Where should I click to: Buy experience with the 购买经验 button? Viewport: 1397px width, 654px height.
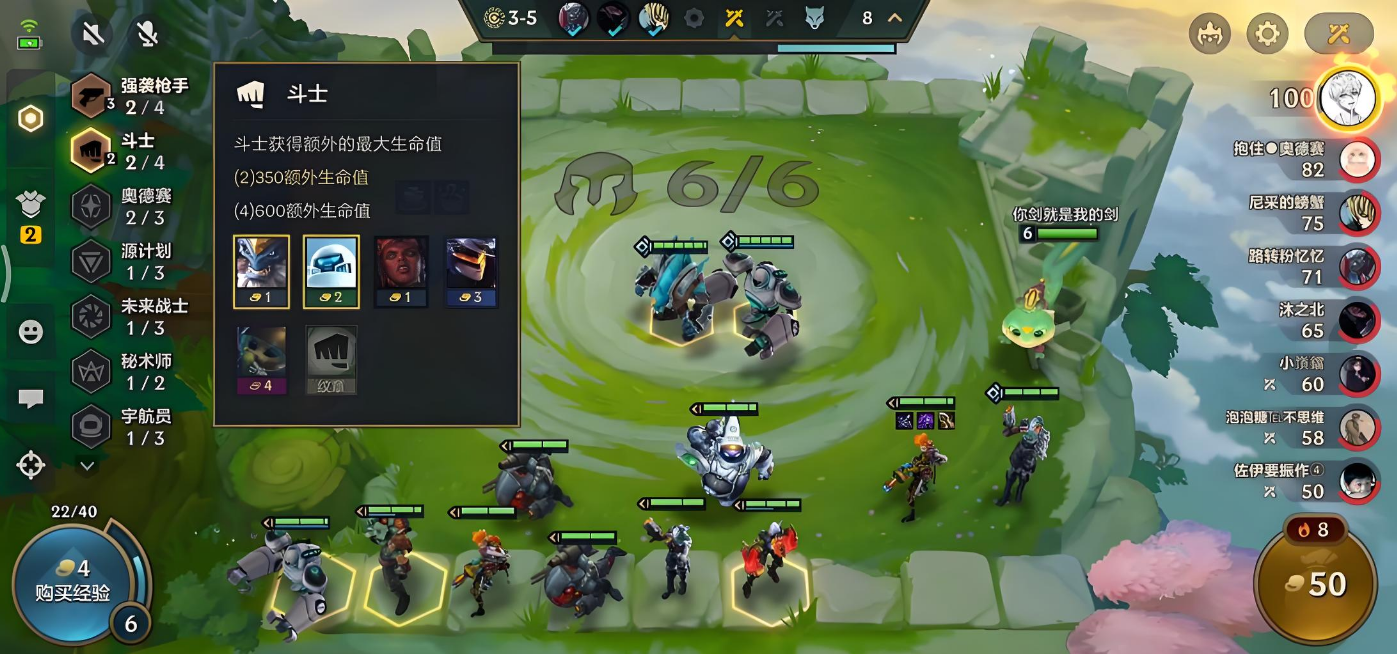(72, 582)
